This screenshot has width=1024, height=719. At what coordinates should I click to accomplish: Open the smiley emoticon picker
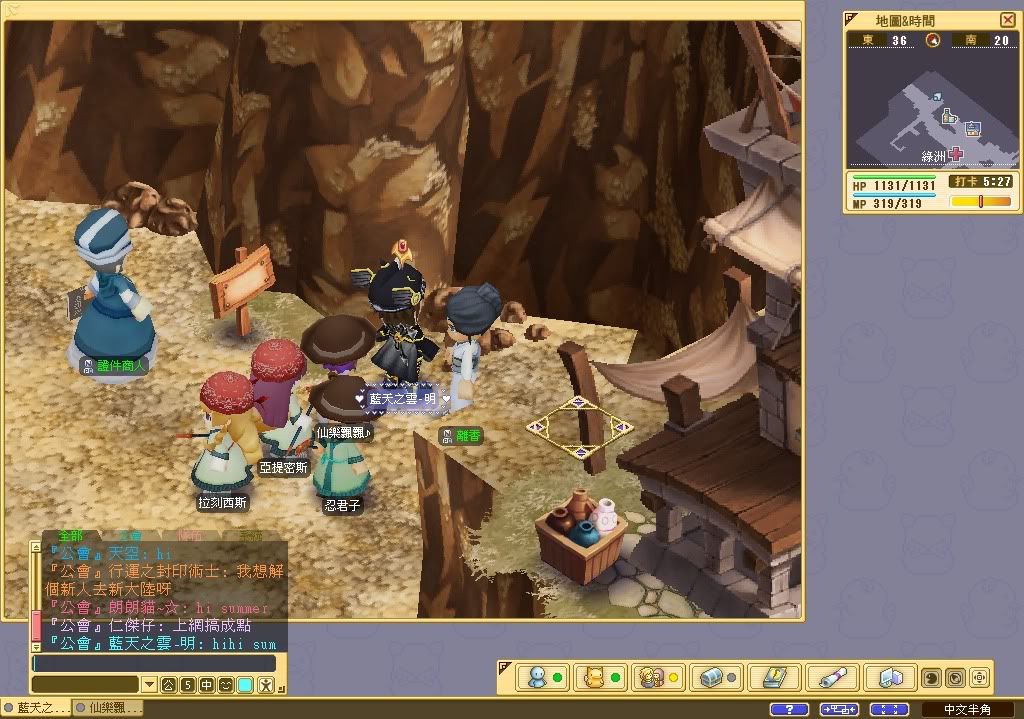pyautogui.click(x=226, y=685)
